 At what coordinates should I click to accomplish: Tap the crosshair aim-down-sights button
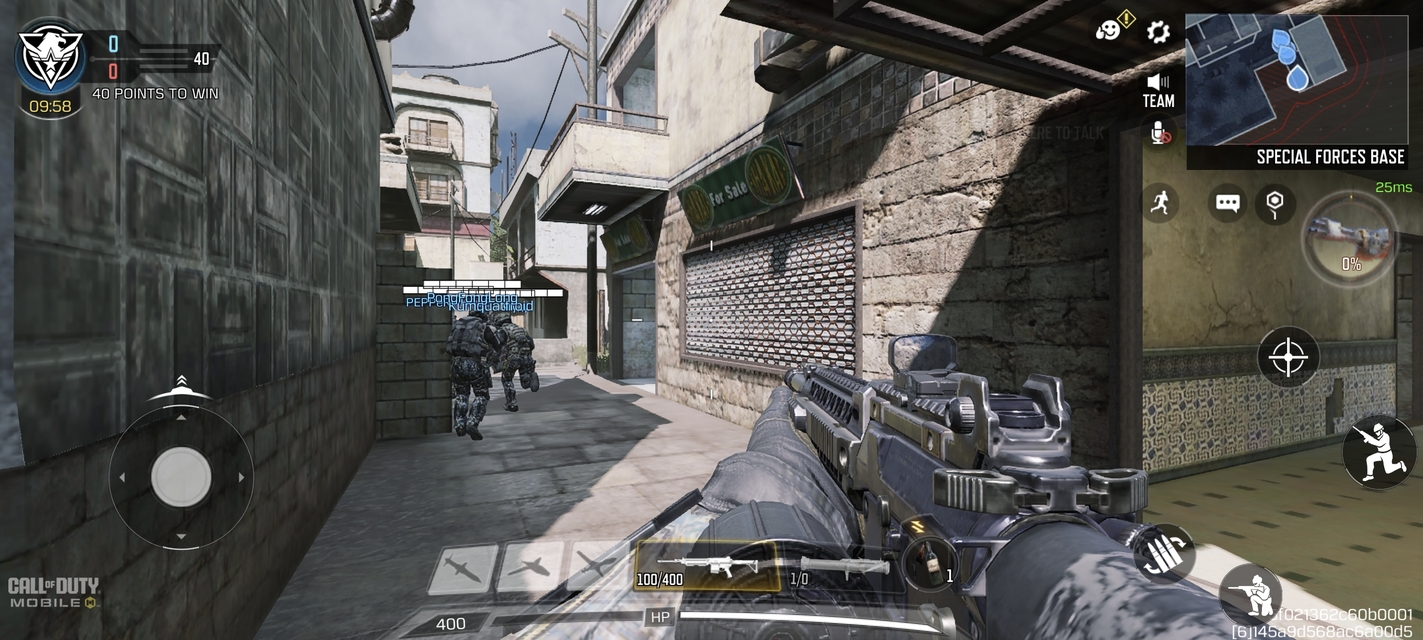[1288, 356]
